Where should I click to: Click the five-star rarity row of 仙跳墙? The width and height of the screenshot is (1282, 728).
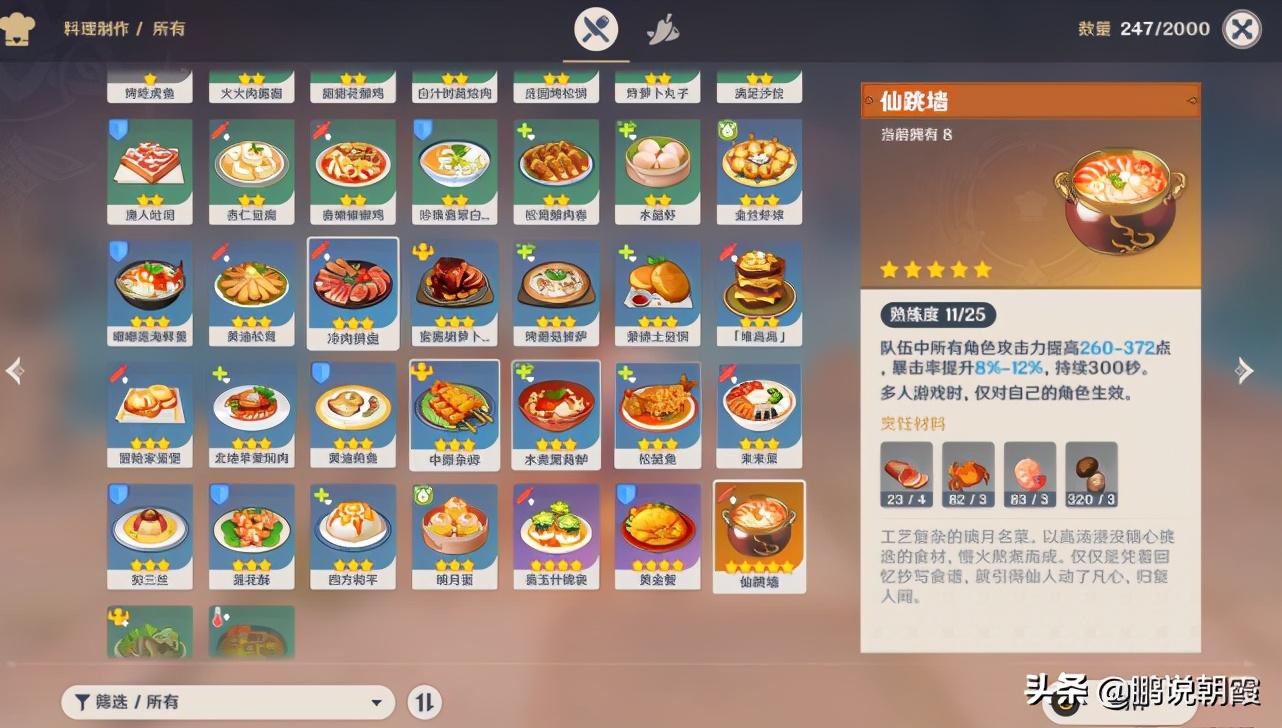(x=934, y=268)
